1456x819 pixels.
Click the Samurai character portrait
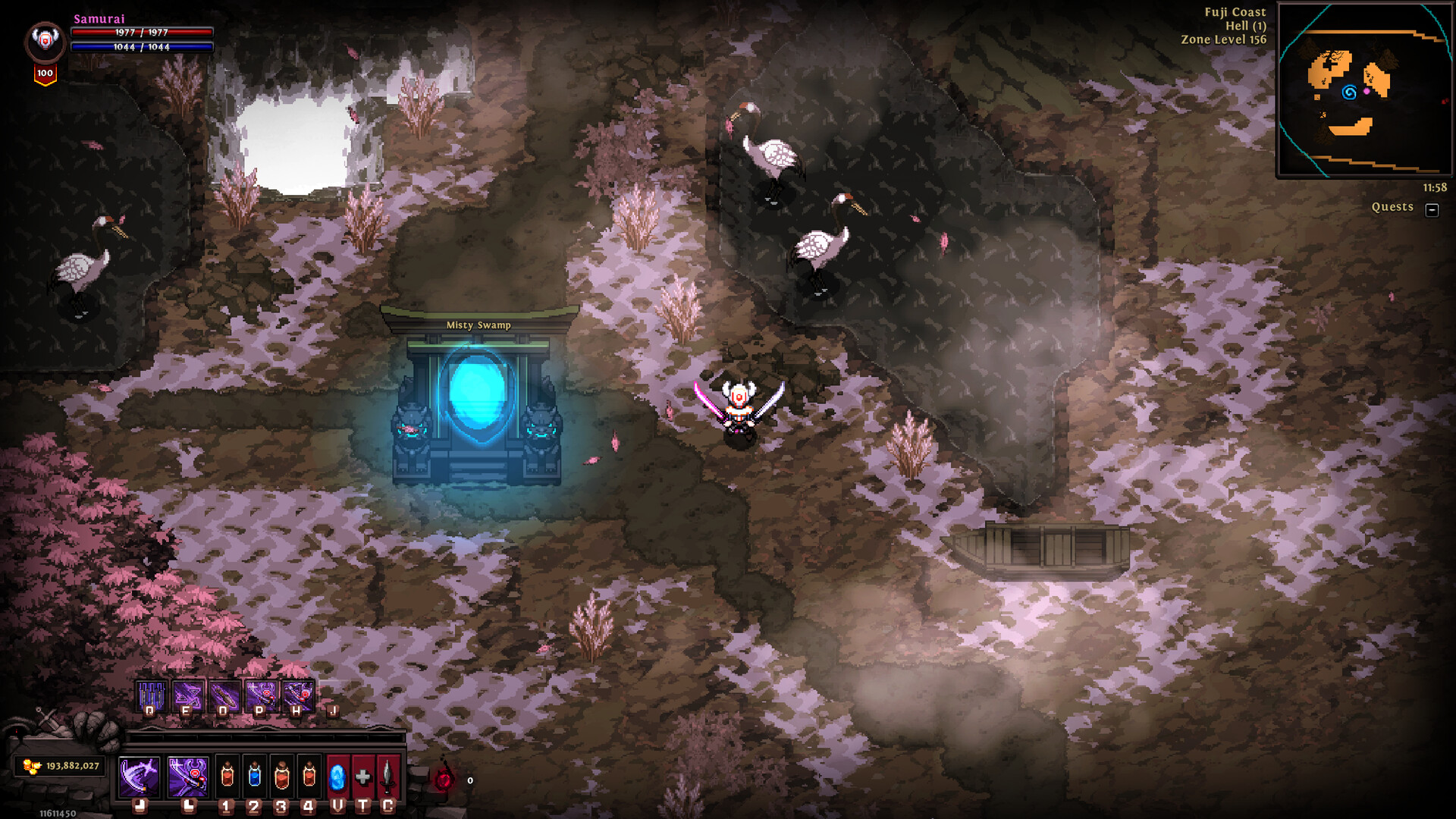[x=44, y=40]
